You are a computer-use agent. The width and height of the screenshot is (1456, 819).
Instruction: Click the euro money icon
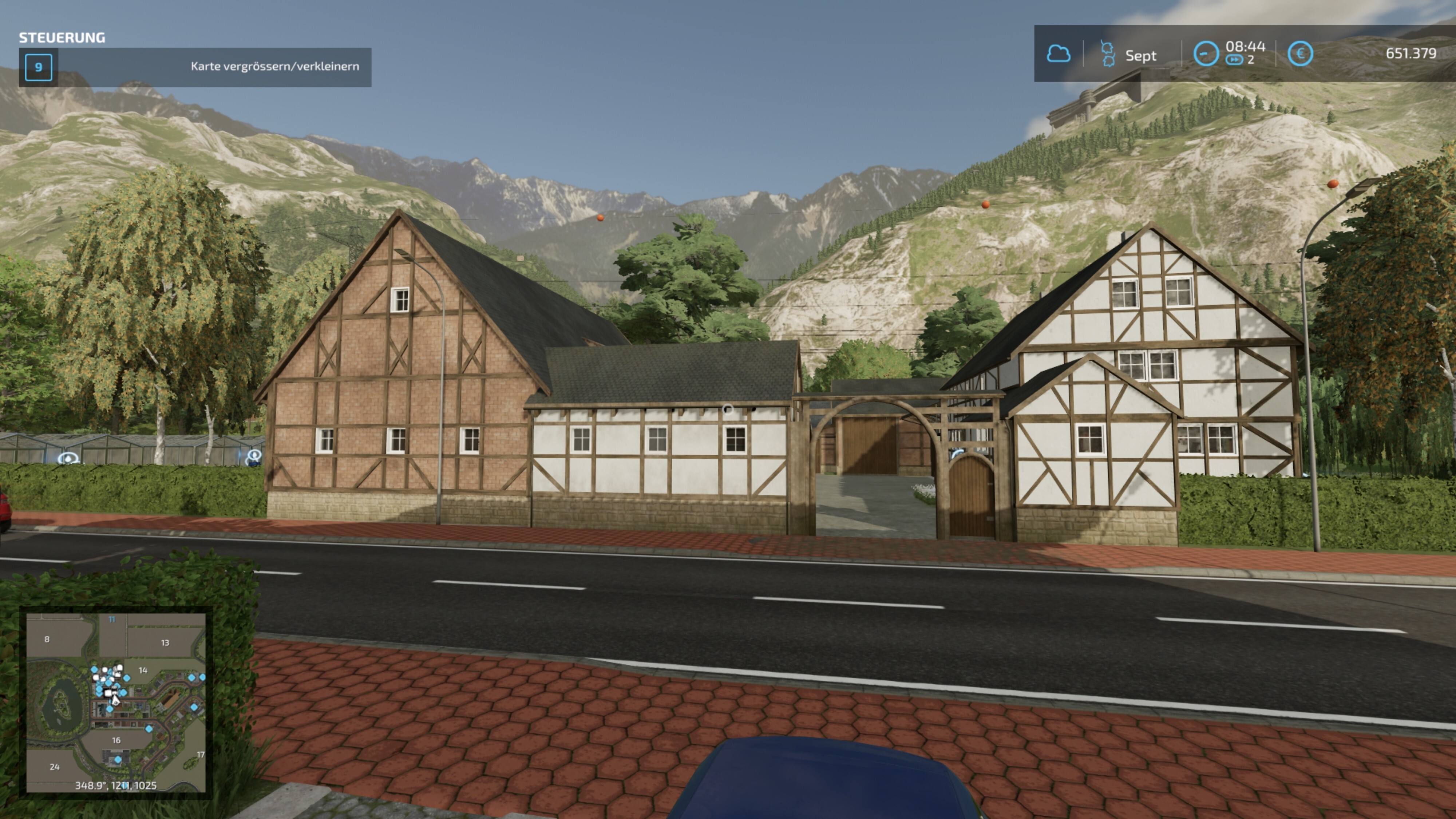(1300, 54)
